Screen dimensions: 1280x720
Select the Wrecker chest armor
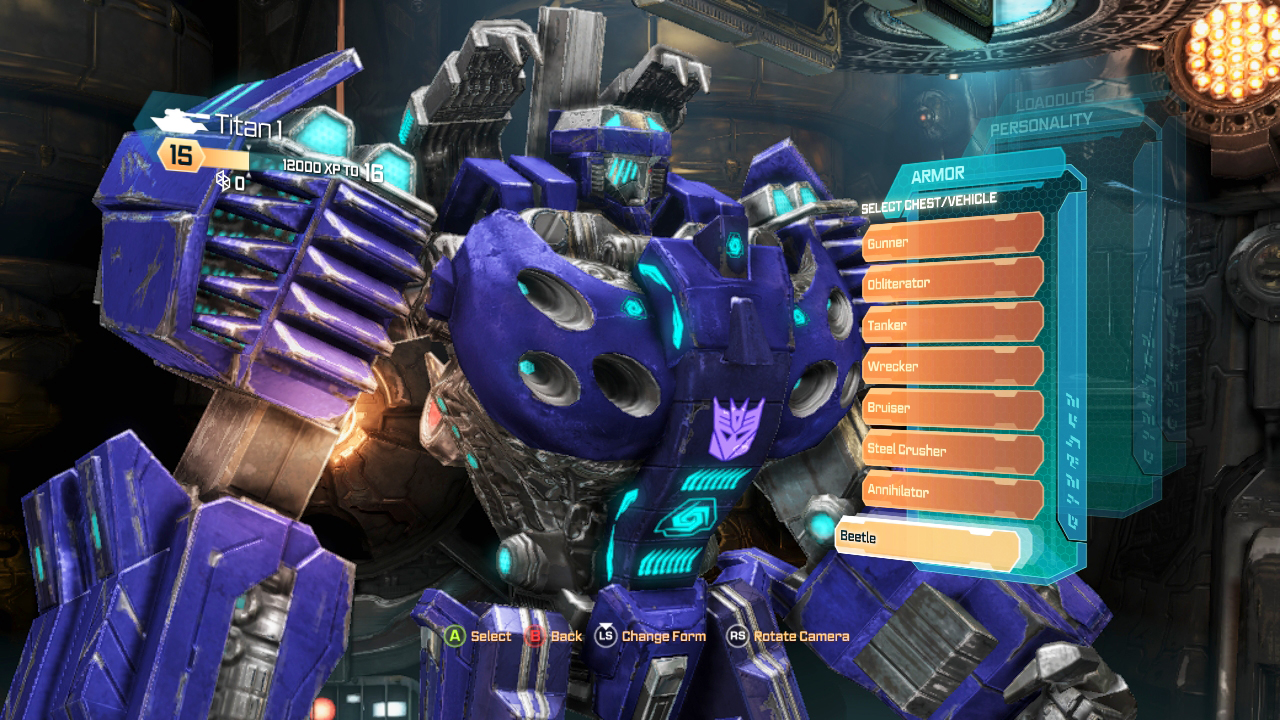(x=952, y=366)
